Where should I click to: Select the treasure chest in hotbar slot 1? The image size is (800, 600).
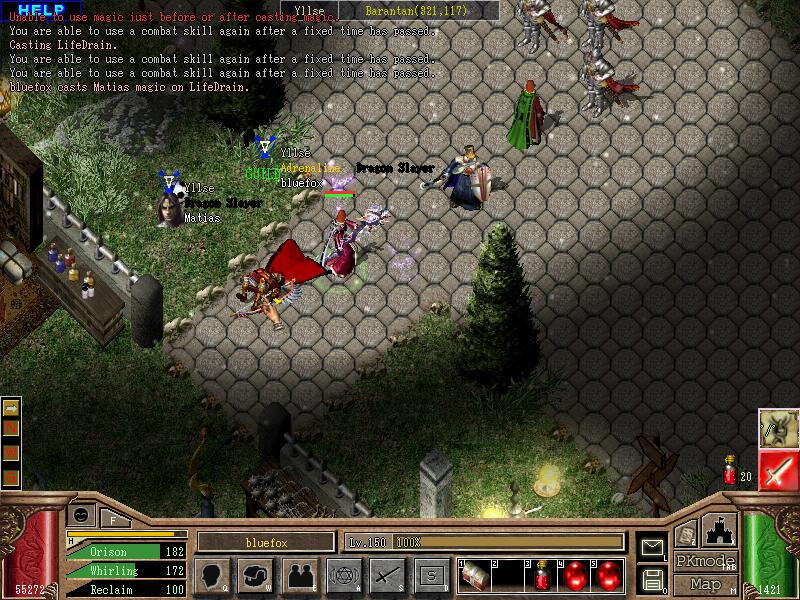coord(475,576)
